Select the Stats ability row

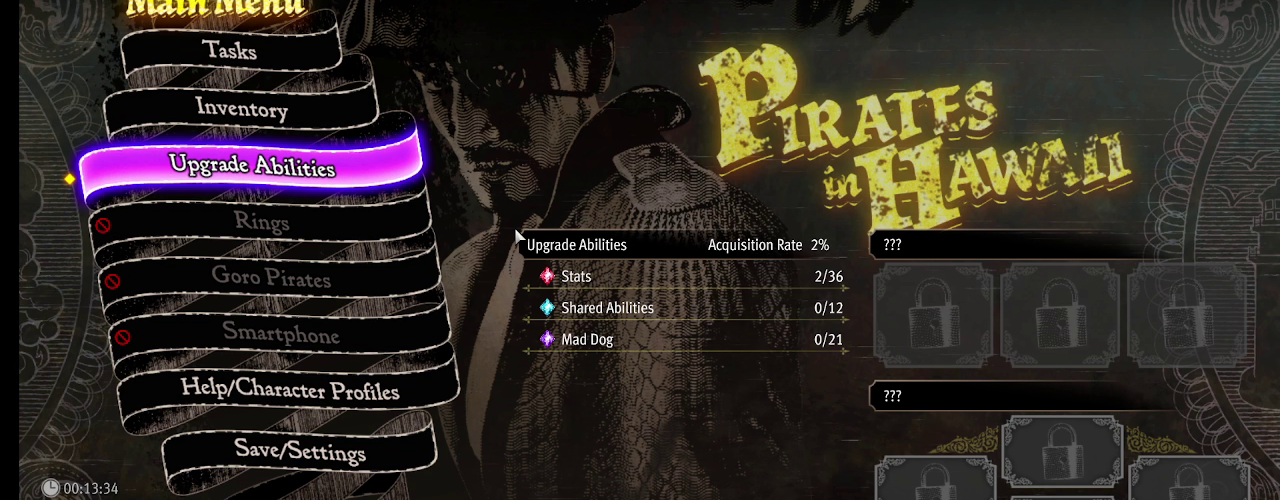(686, 276)
